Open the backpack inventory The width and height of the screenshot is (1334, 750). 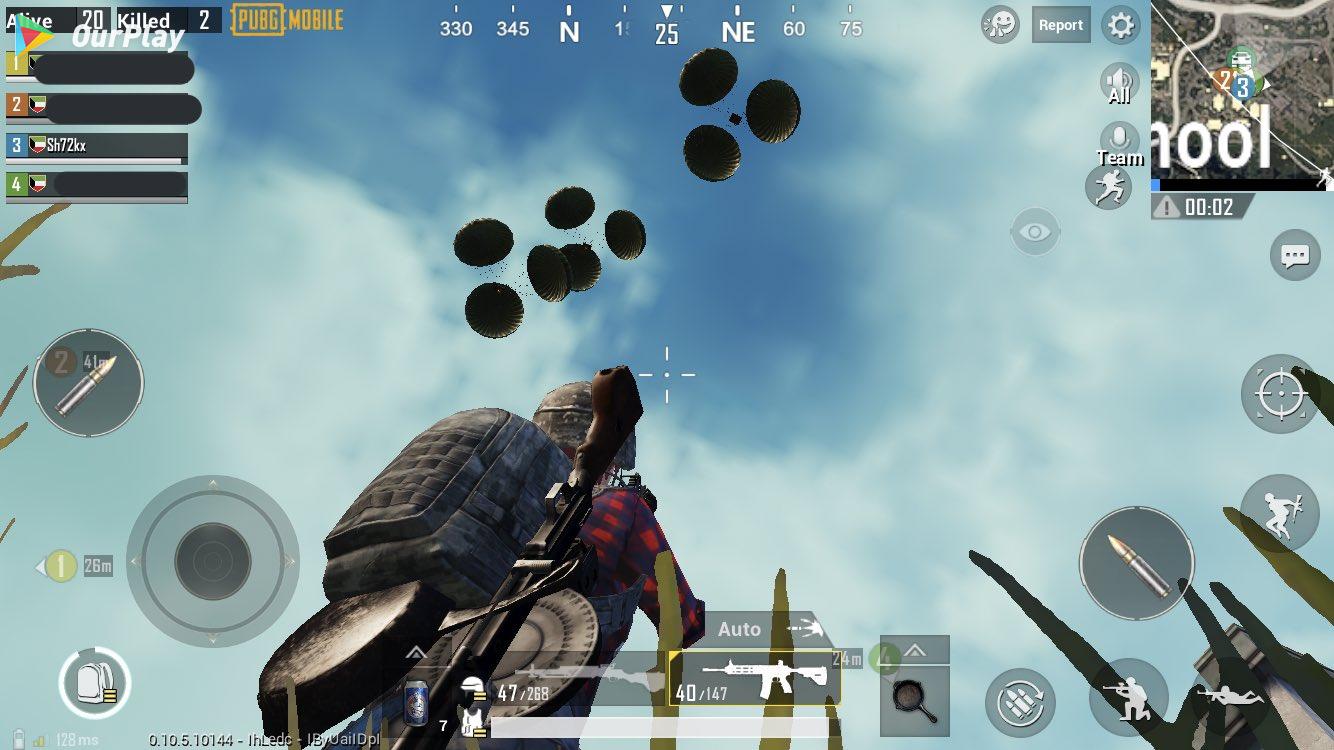tap(94, 684)
